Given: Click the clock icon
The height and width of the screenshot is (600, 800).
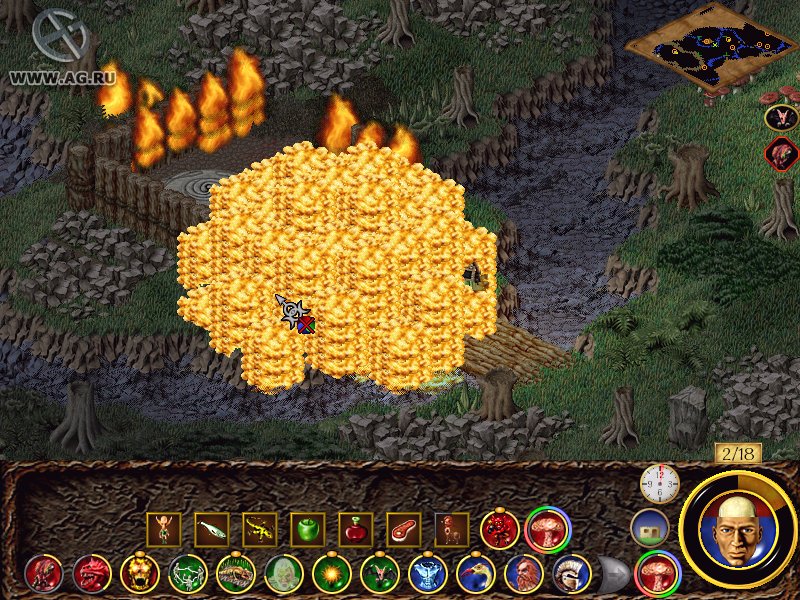Looking at the screenshot, I should click(659, 485).
